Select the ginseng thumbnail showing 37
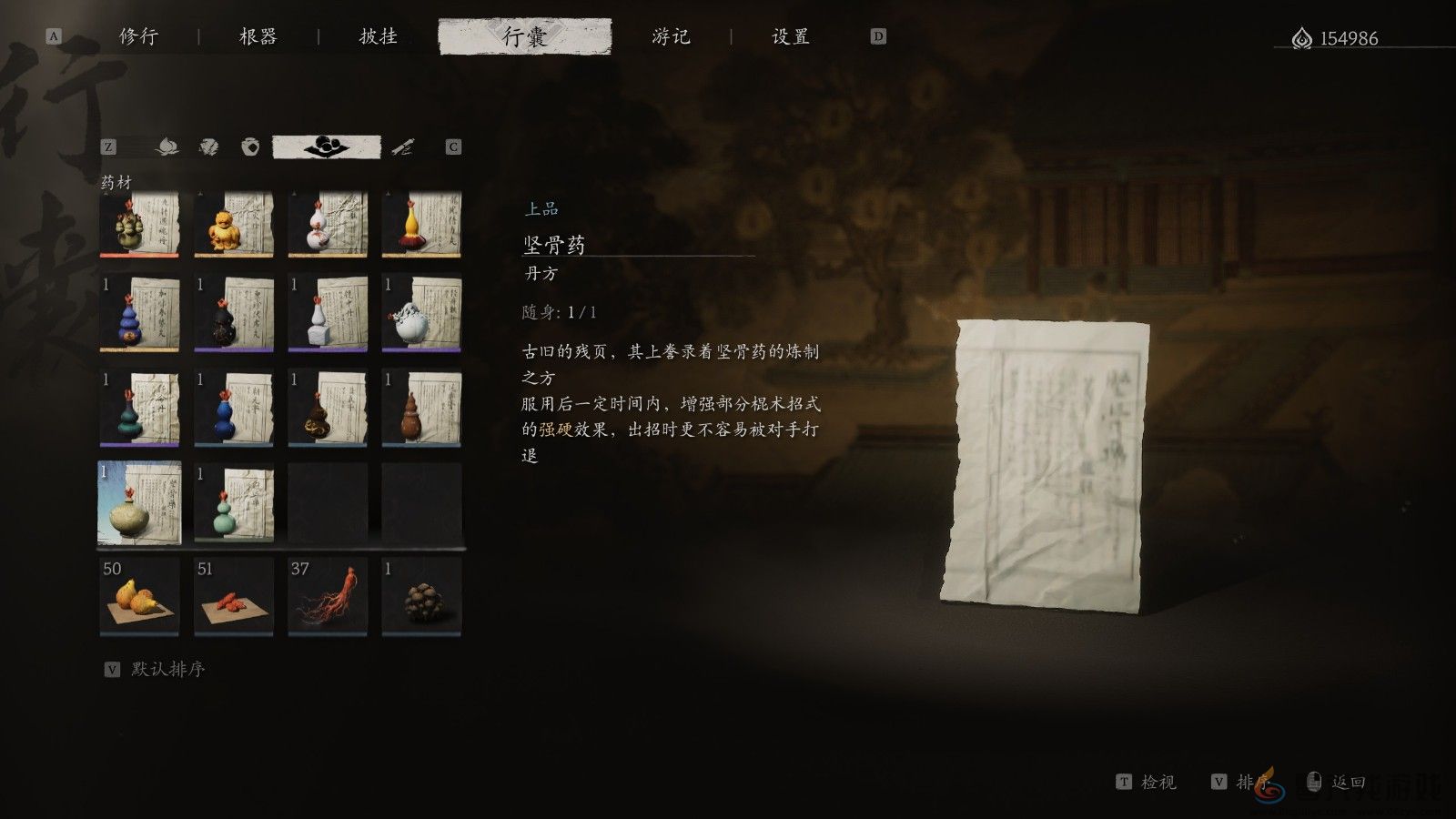Viewport: 1456px width, 819px height. (328, 596)
